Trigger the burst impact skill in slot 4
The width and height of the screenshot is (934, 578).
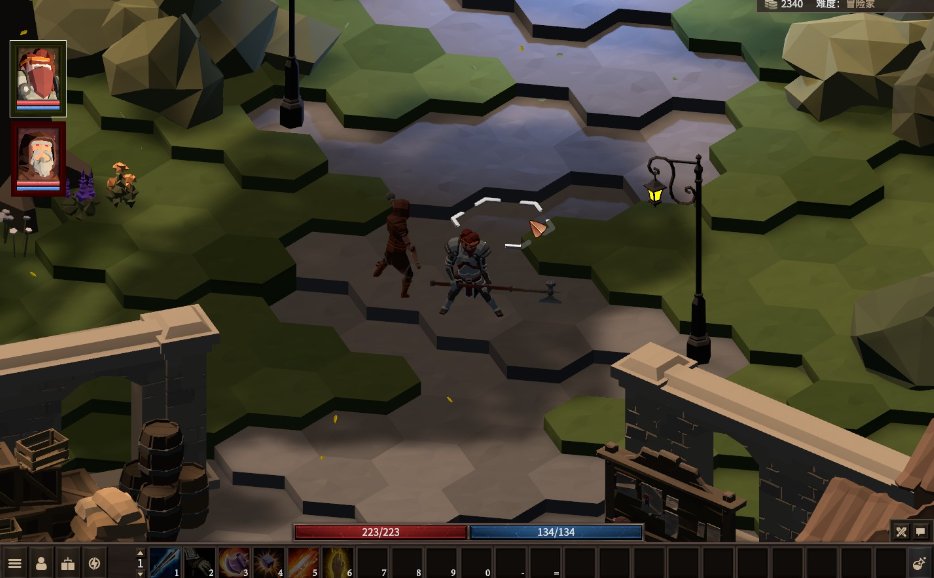coord(268,562)
